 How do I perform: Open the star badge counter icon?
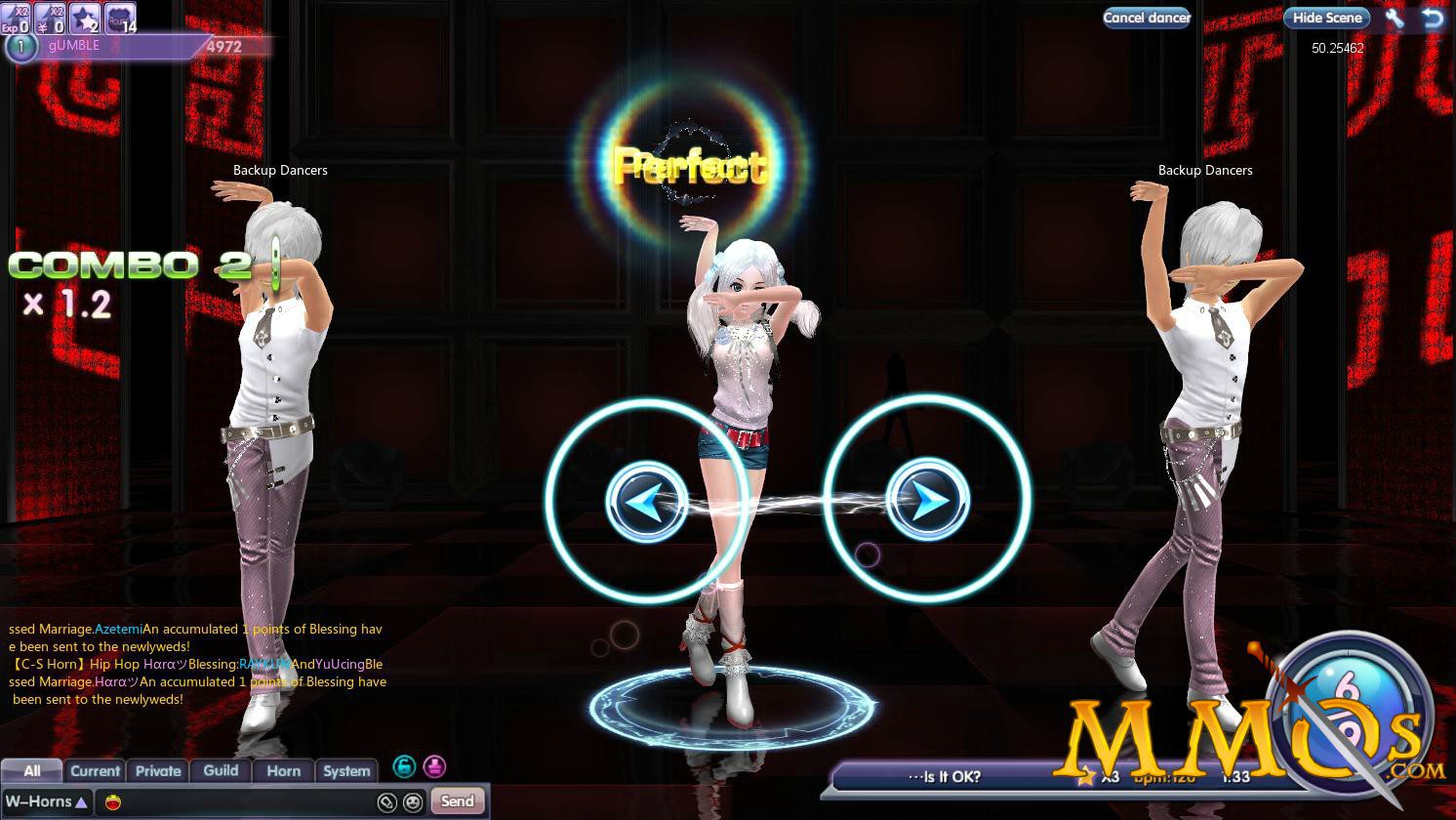coord(85,18)
